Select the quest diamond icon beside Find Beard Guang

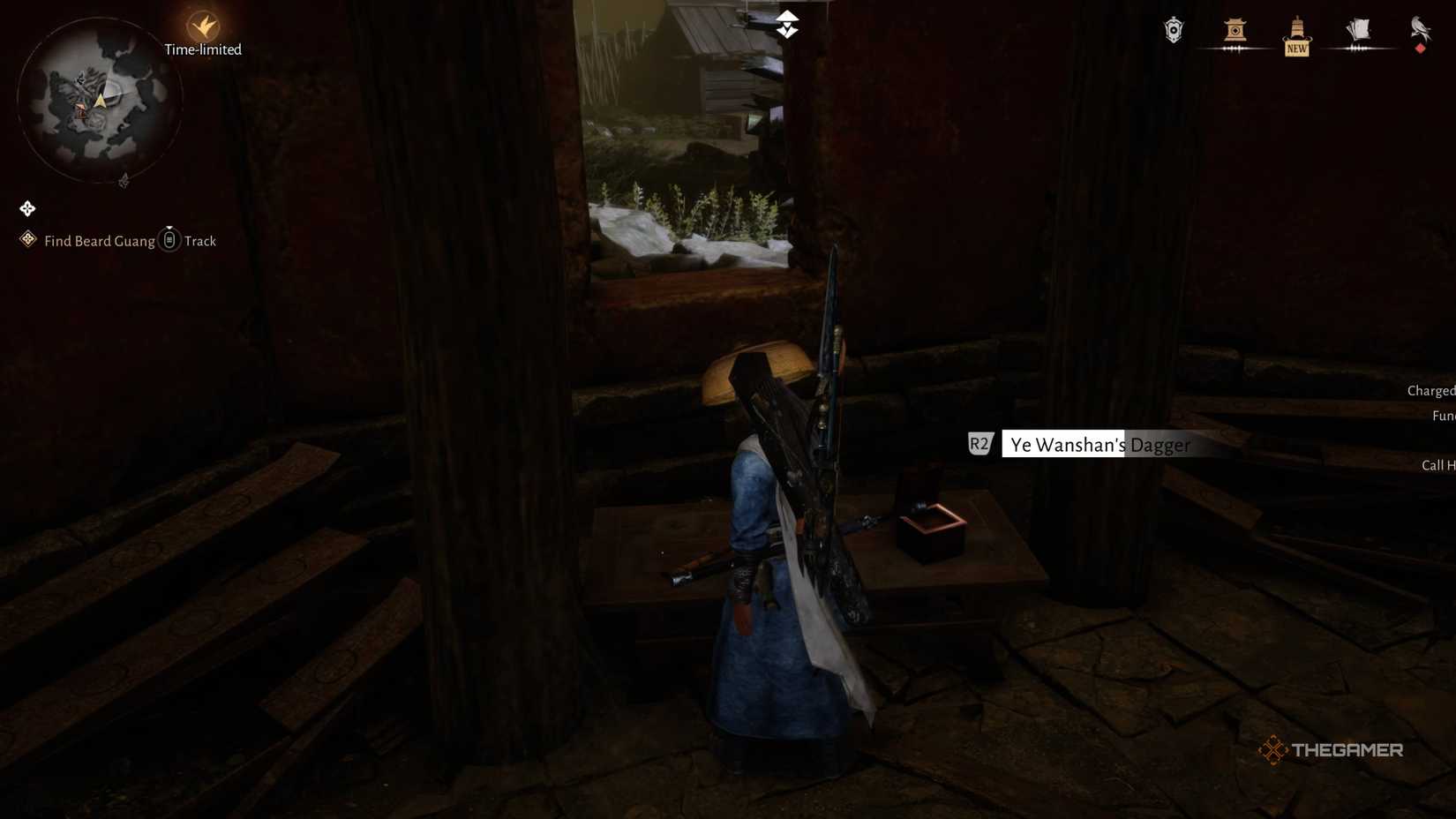26,238
